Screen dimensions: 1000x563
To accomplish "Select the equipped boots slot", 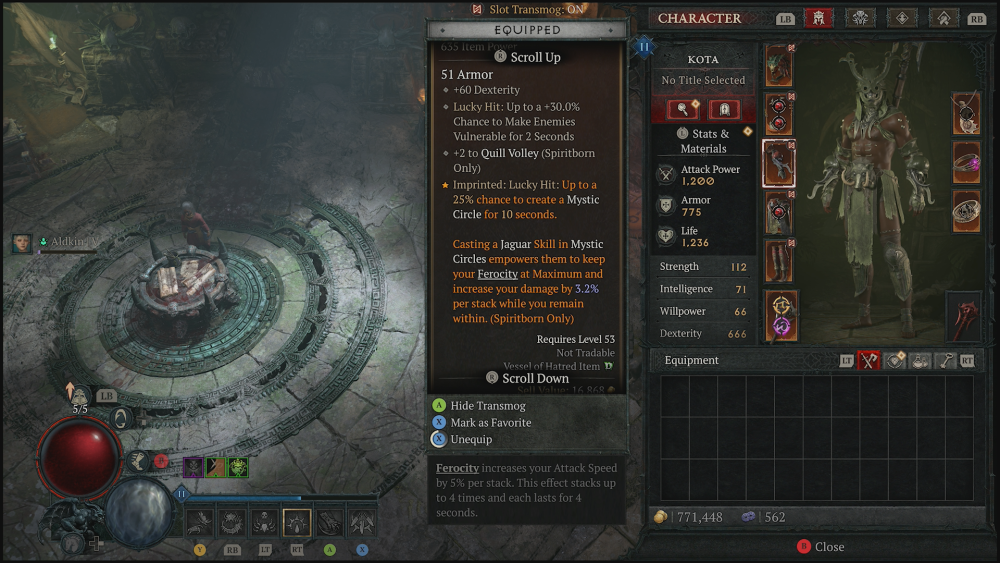I will (x=779, y=260).
